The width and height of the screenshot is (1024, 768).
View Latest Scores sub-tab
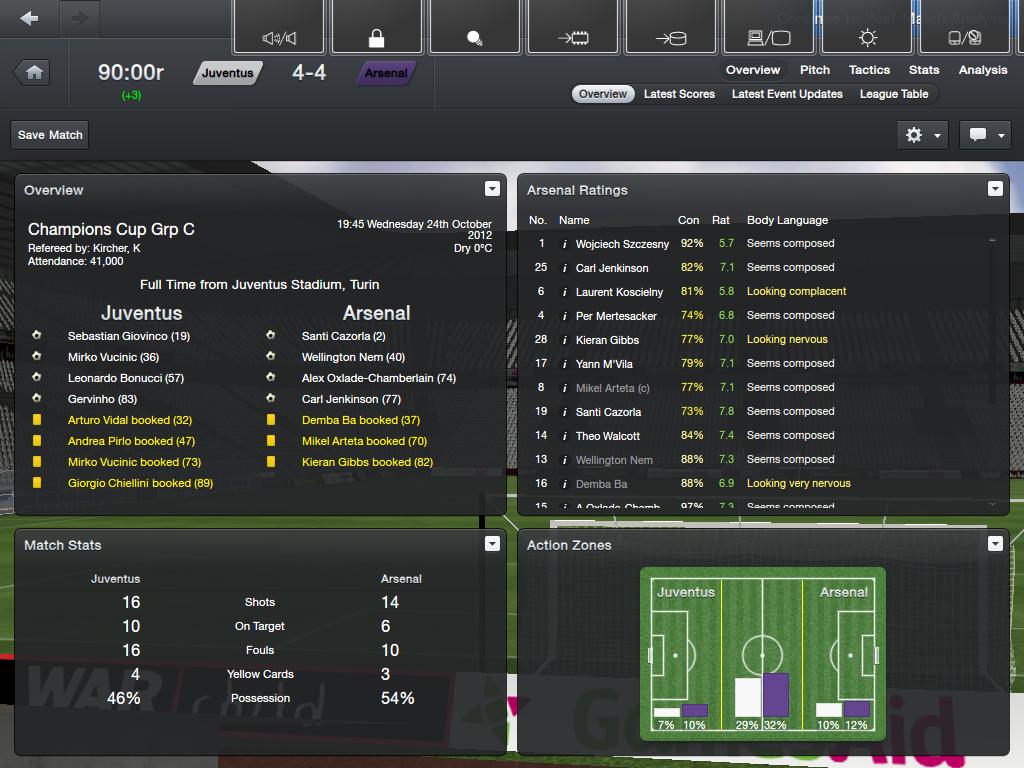coord(679,94)
